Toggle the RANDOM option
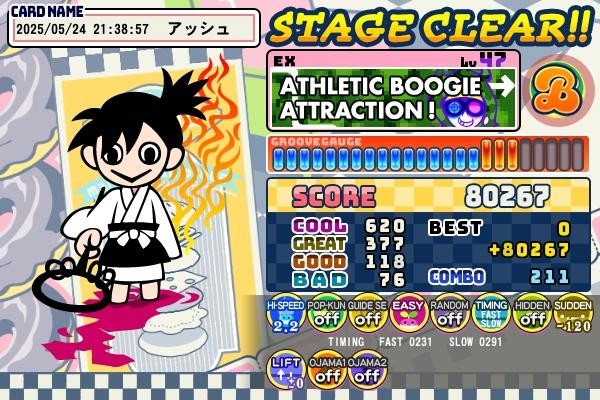Image resolution: width=600 pixels, height=400 pixels. pos(449,314)
